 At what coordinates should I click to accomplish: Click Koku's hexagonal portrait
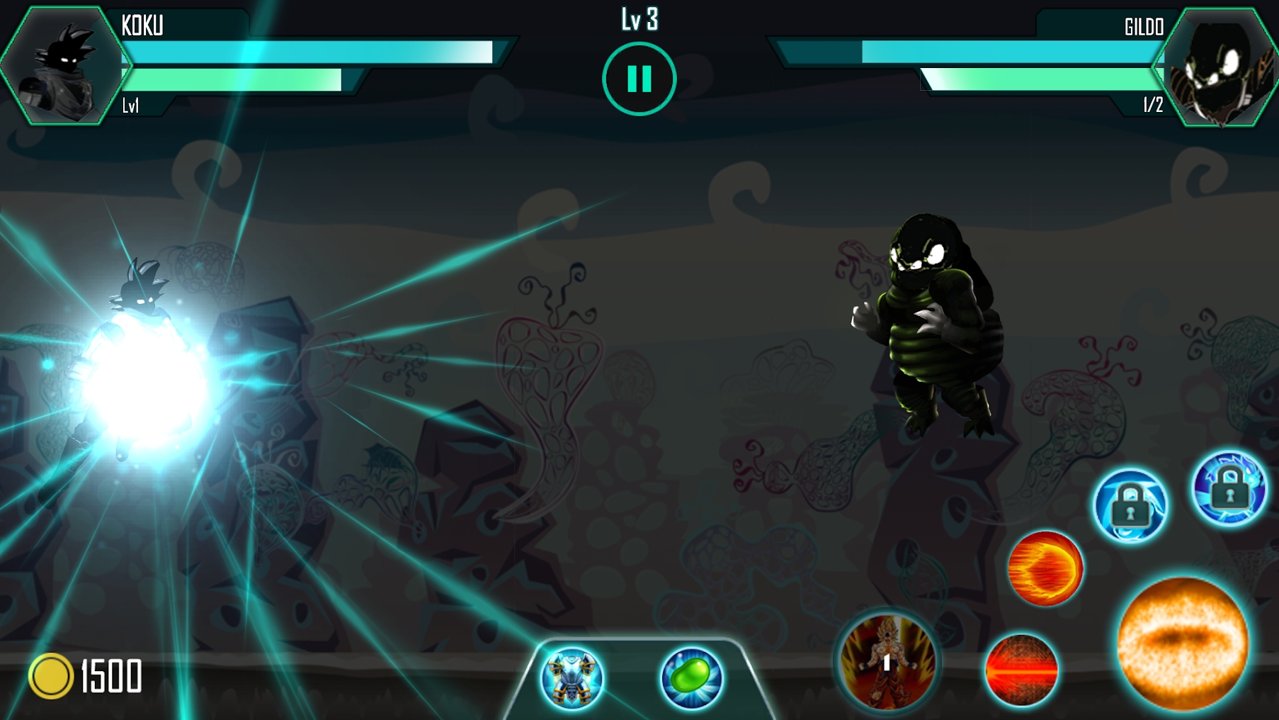tap(60, 66)
